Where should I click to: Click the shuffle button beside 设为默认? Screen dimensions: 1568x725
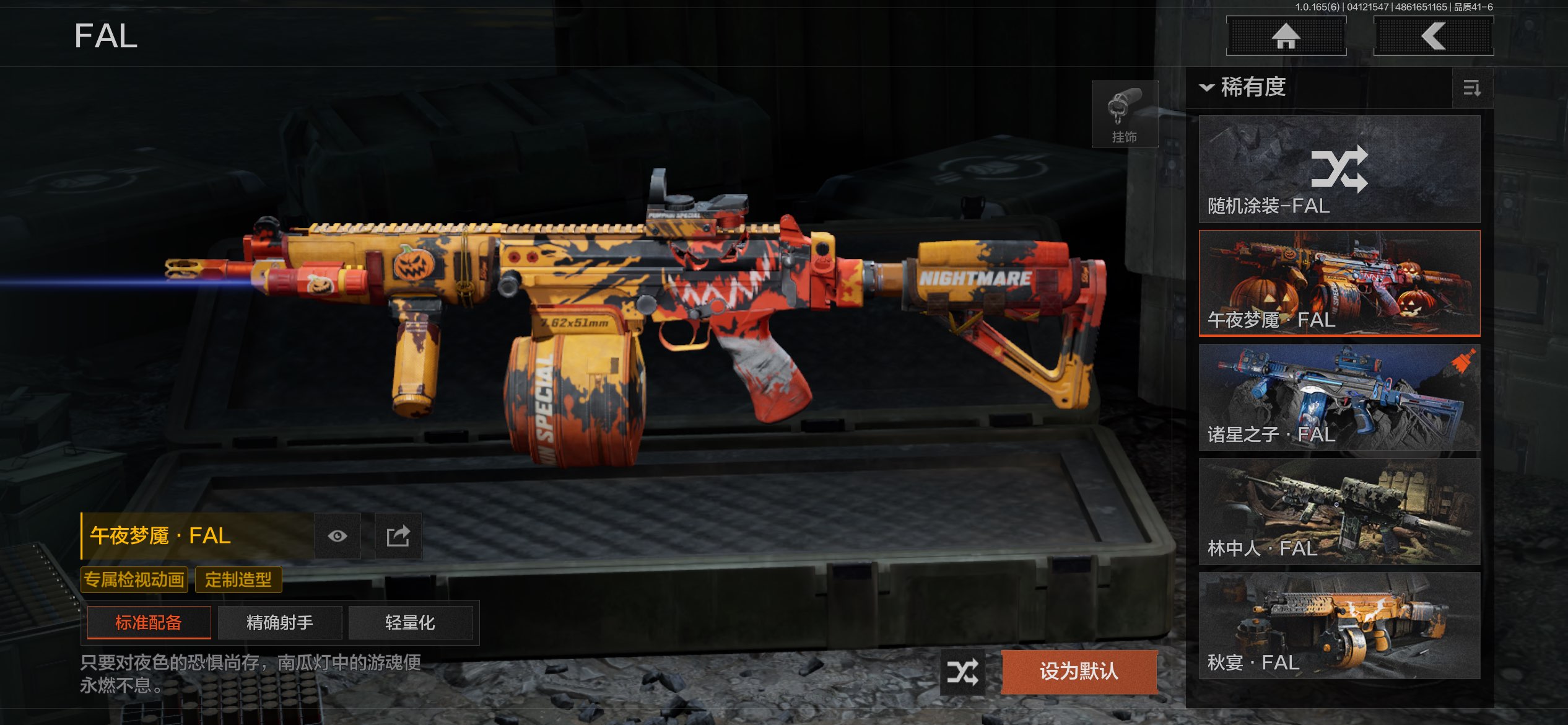[962, 672]
